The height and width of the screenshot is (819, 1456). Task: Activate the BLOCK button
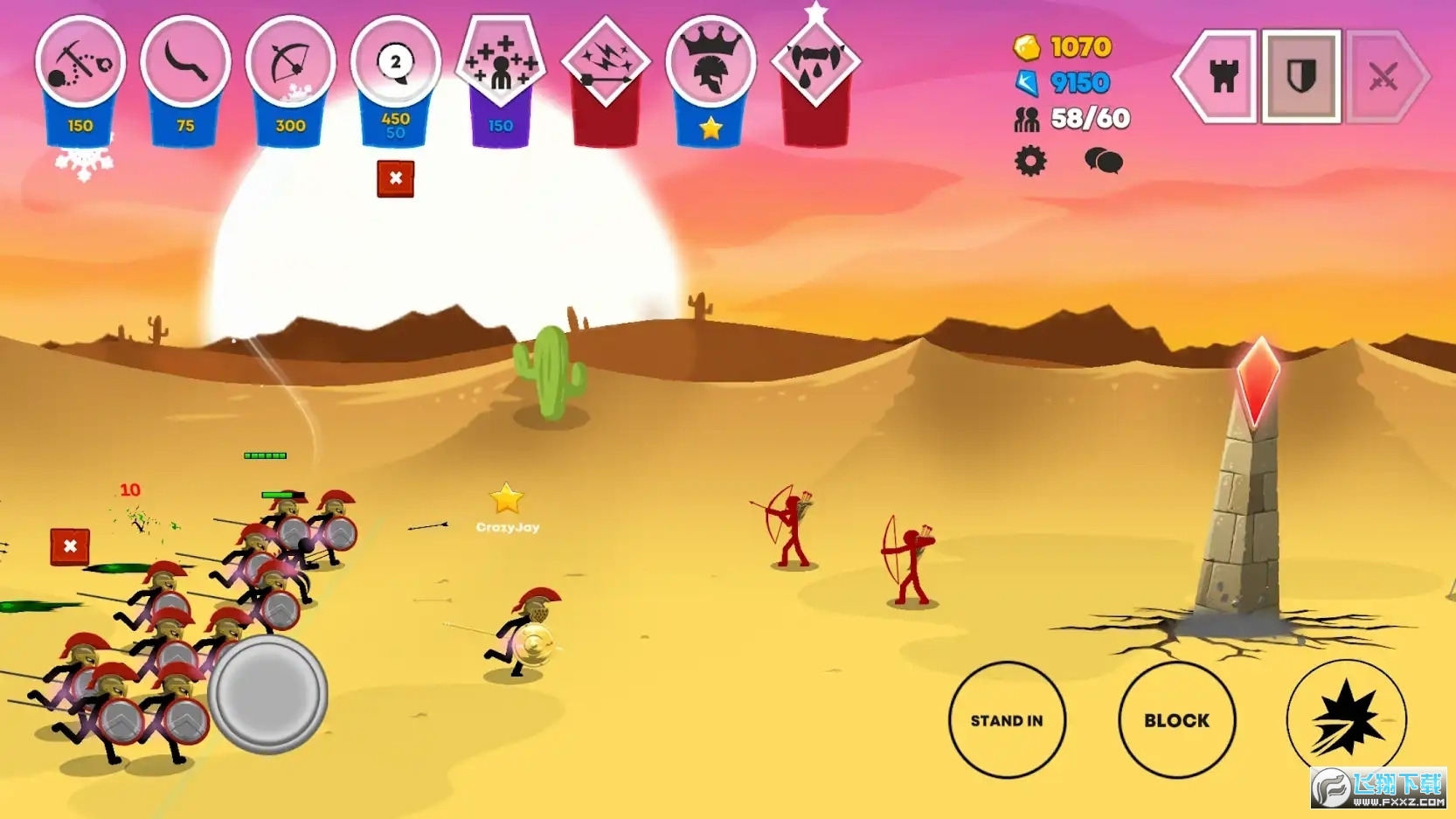1176,720
